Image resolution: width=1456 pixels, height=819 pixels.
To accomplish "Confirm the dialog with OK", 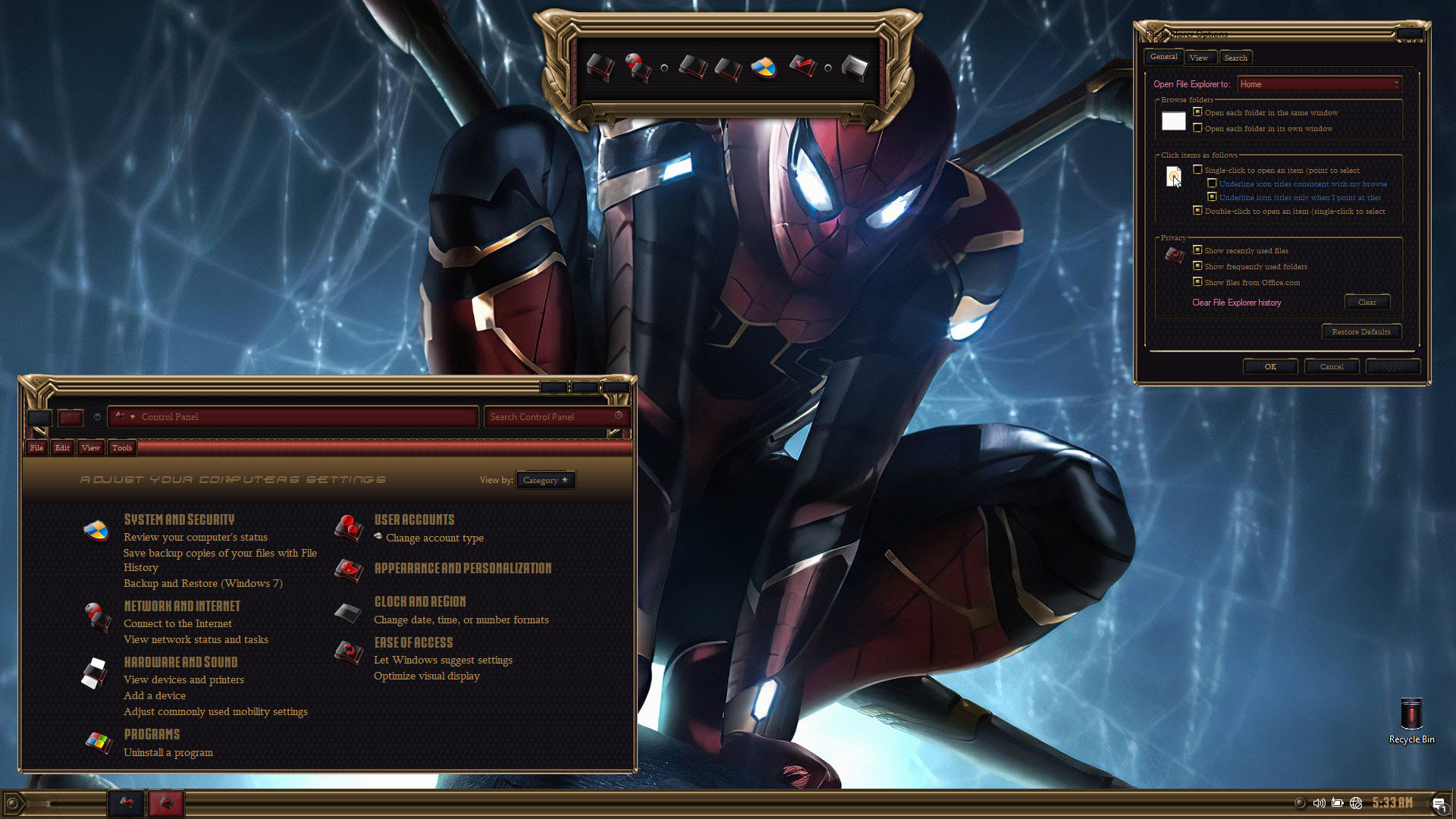I will [x=1269, y=366].
